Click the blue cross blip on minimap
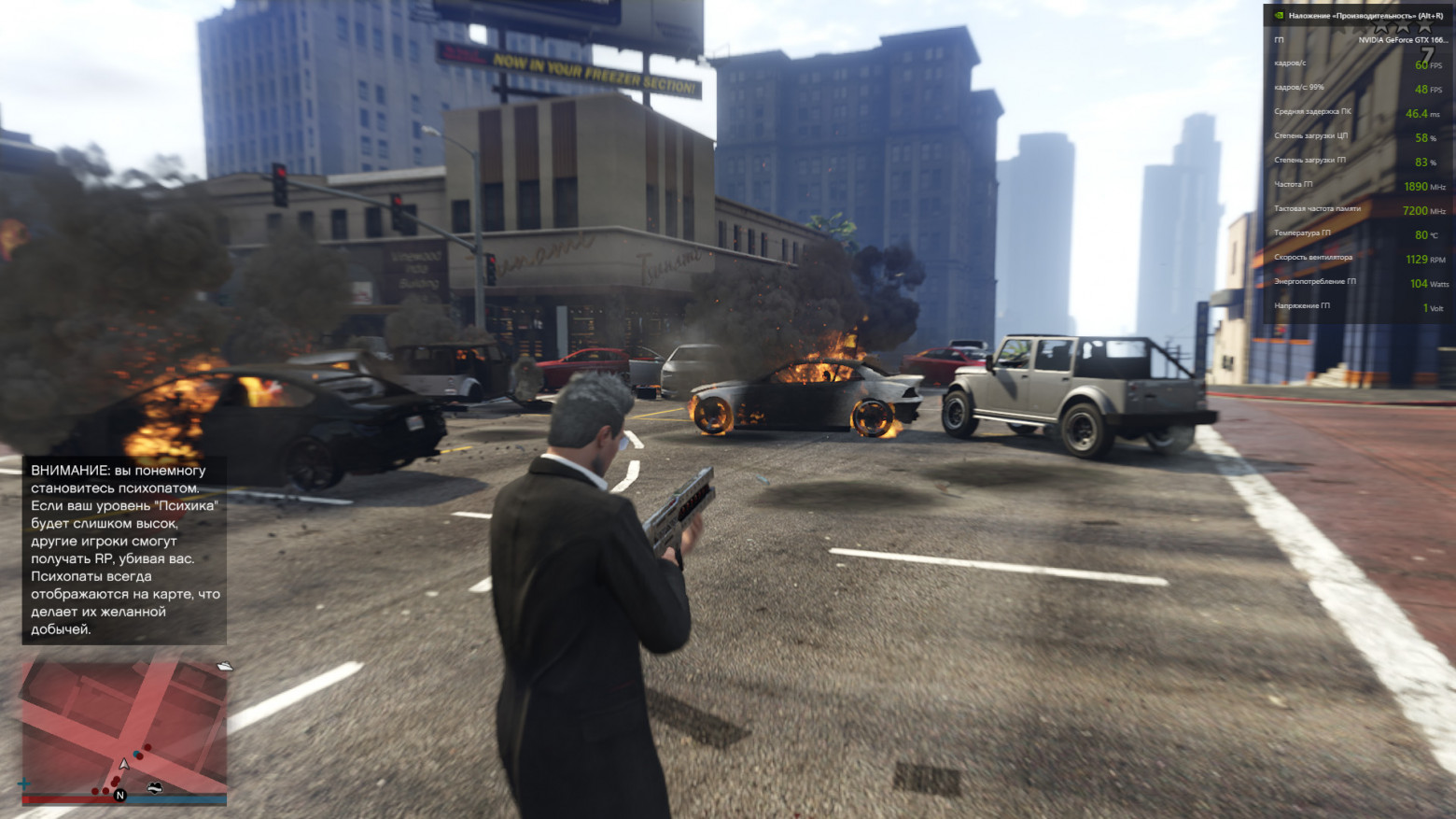Viewport: 1456px width, 819px height. pyautogui.click(x=24, y=784)
